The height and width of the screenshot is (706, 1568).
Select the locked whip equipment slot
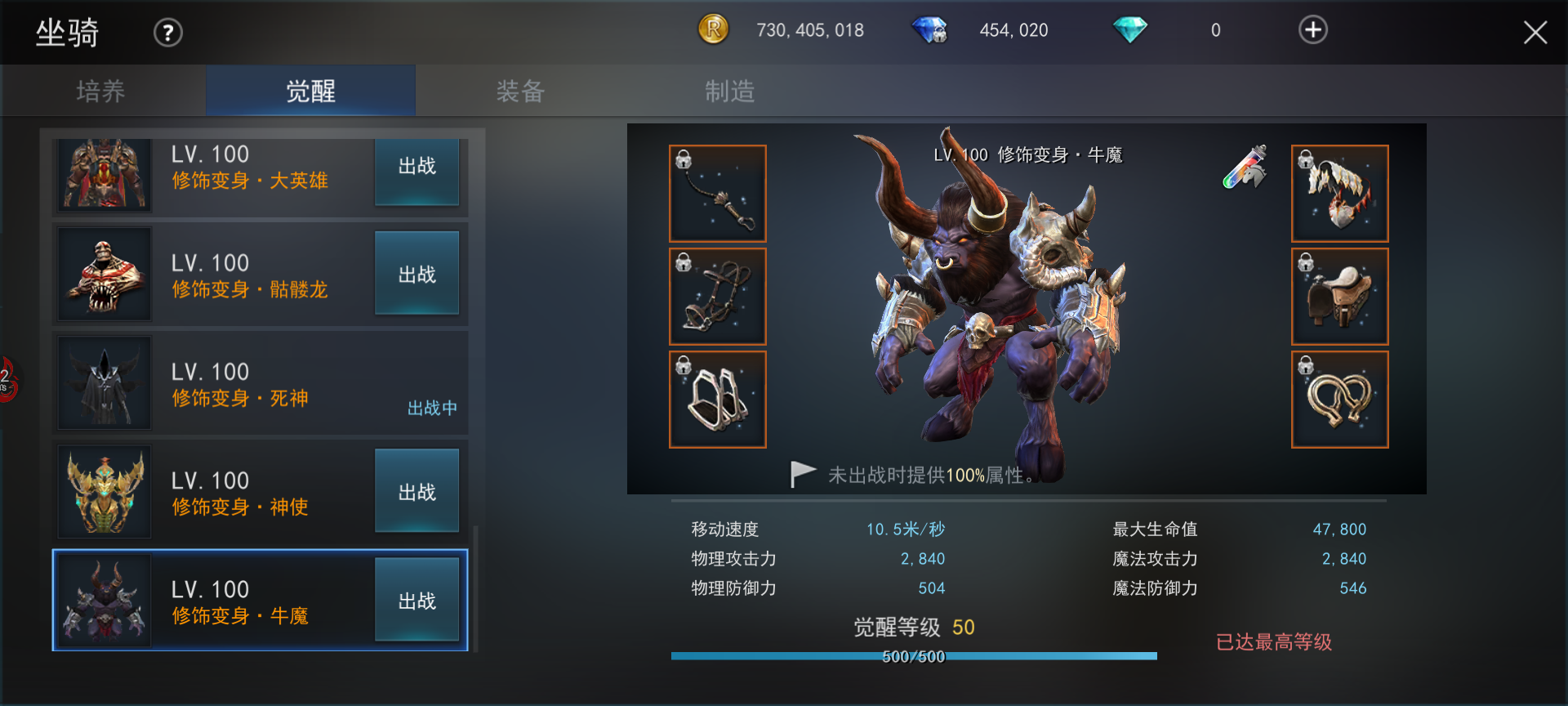(x=718, y=194)
